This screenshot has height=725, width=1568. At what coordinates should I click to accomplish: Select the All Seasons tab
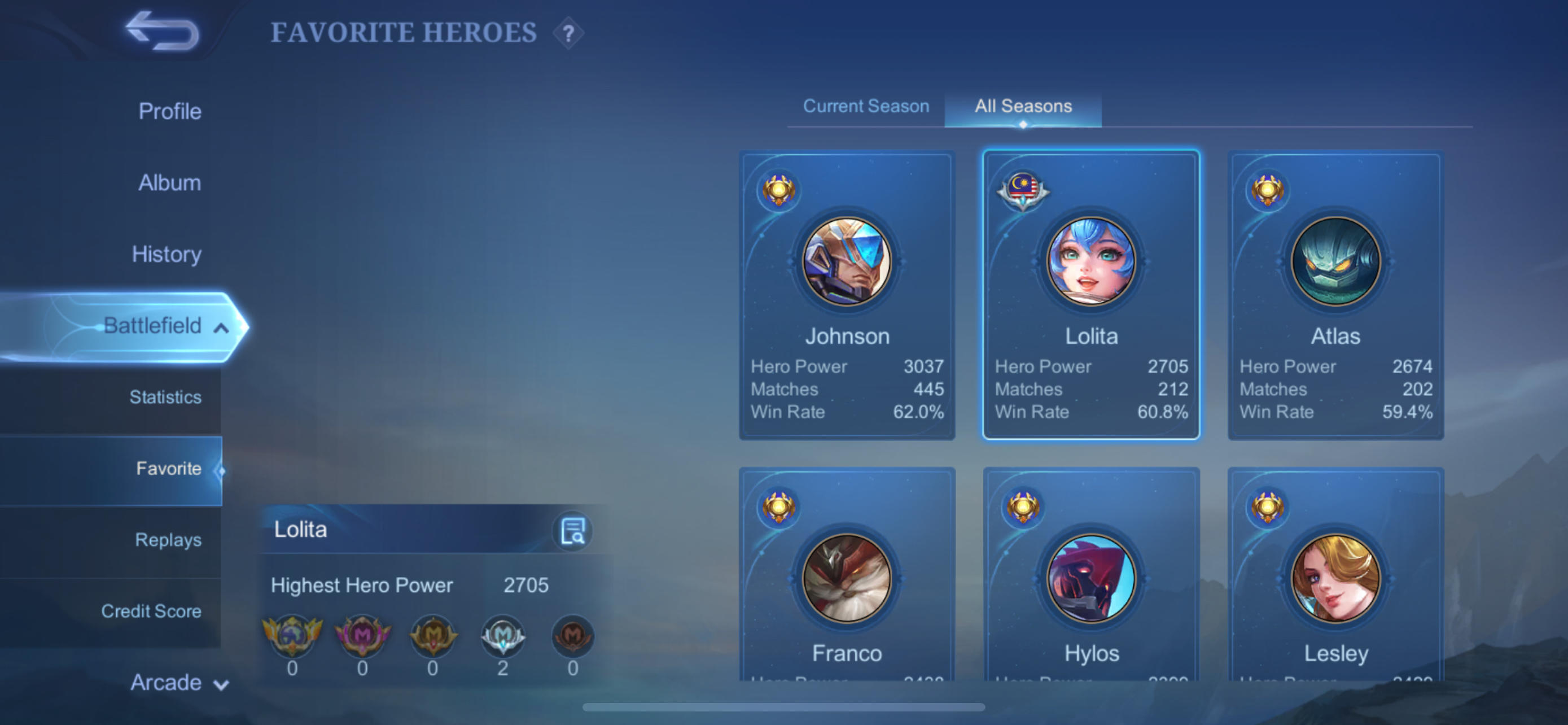click(1023, 107)
